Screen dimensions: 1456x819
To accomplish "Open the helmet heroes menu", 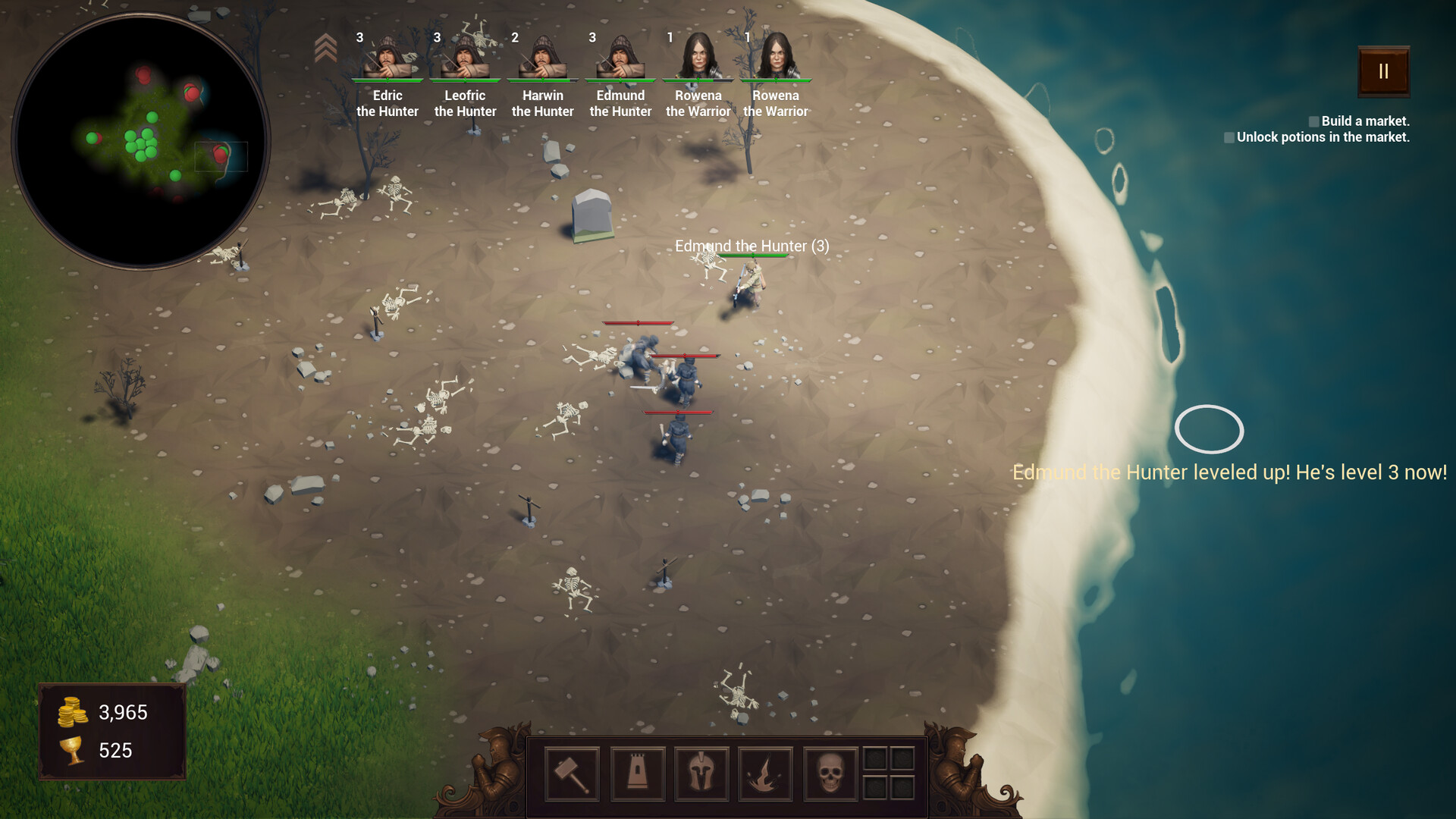I will coord(701,773).
